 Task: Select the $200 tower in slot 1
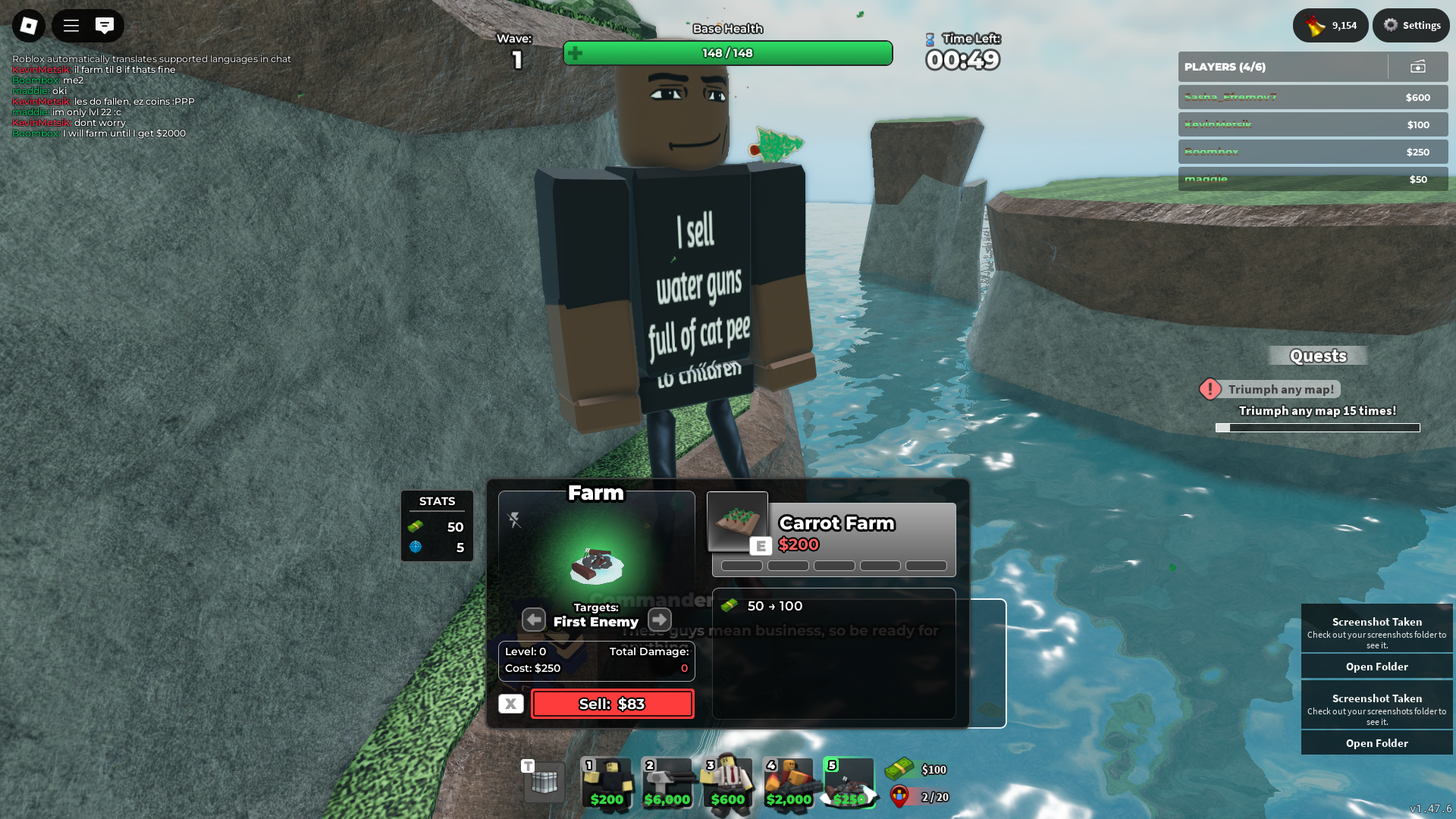point(607,783)
